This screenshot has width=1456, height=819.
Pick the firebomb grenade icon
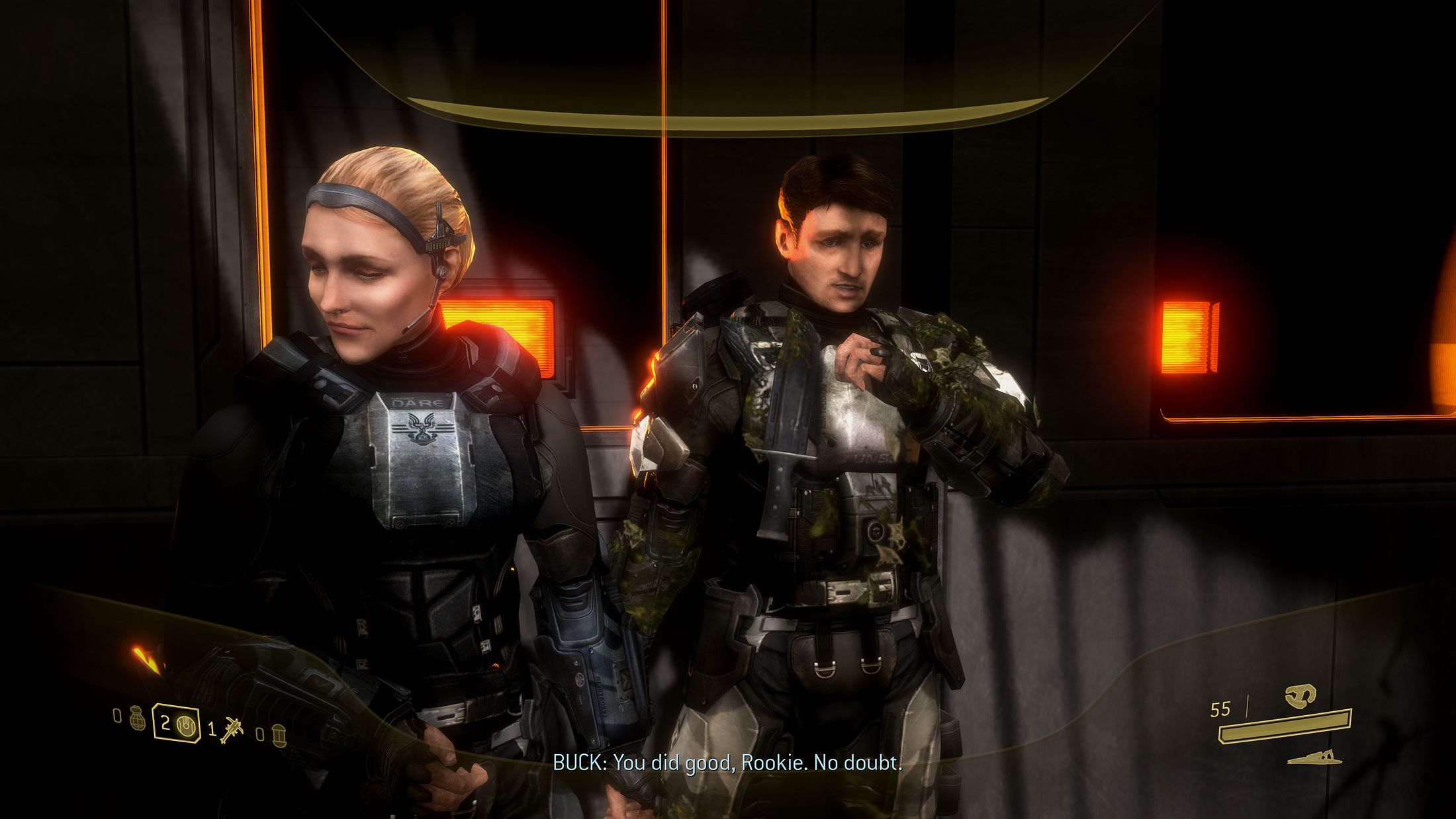click(279, 734)
